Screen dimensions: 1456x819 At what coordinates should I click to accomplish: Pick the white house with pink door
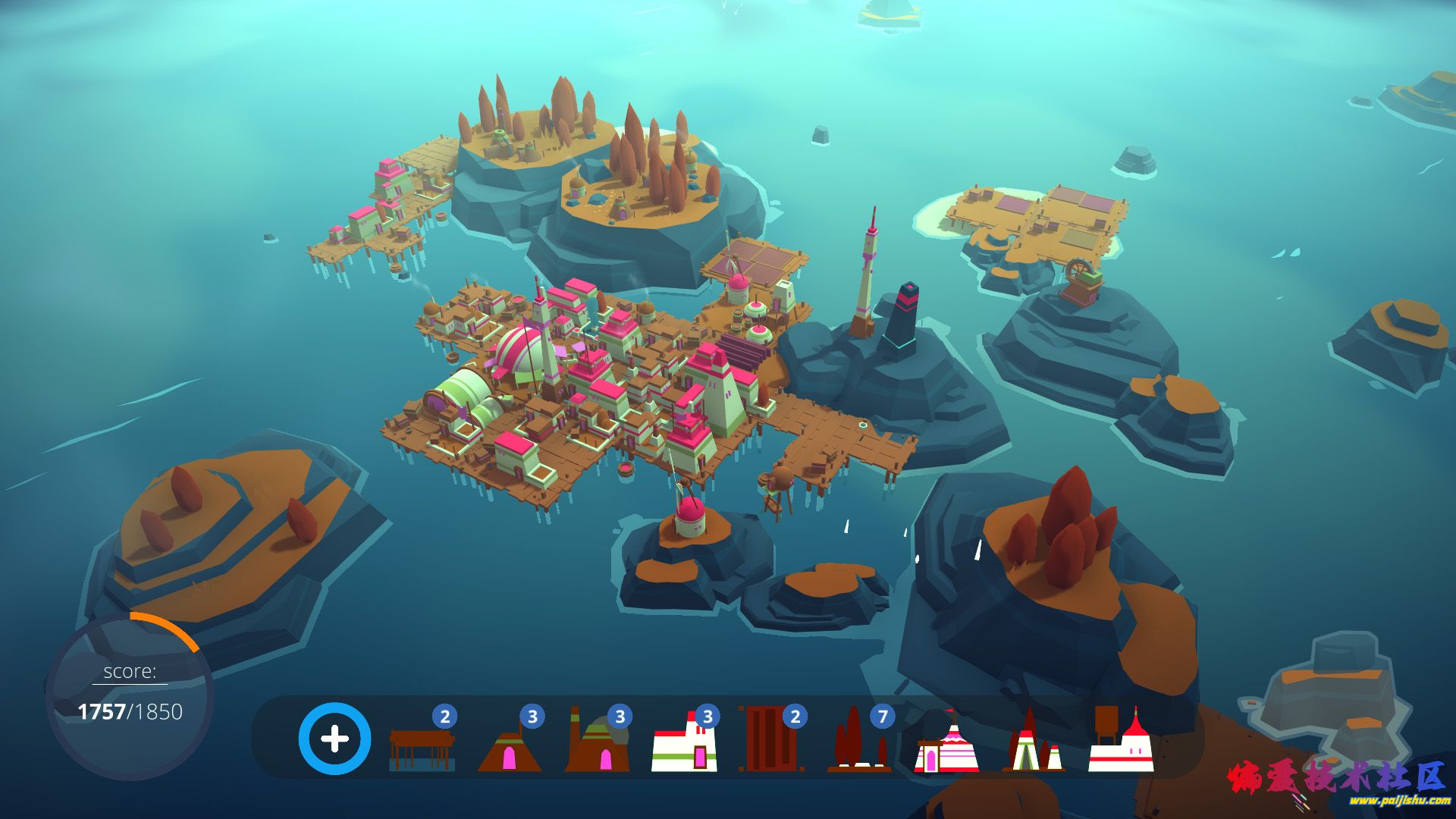(x=684, y=745)
